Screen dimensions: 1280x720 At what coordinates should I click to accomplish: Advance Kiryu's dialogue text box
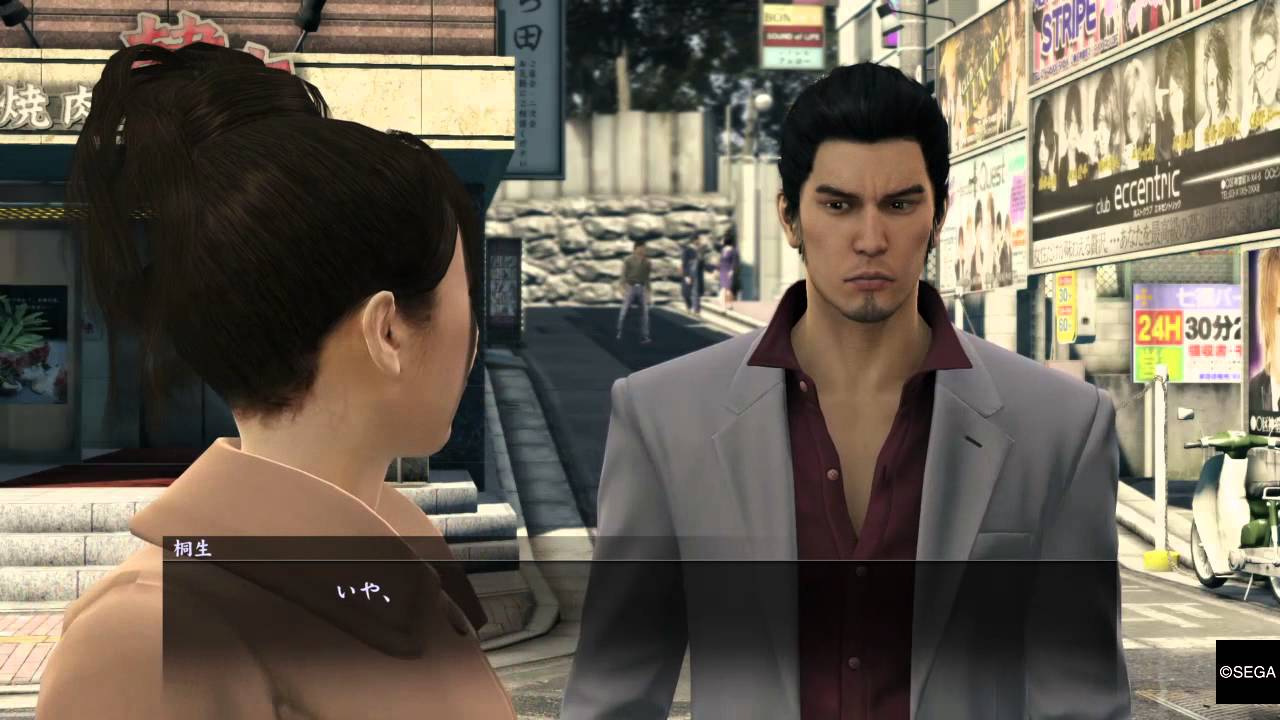point(640,610)
